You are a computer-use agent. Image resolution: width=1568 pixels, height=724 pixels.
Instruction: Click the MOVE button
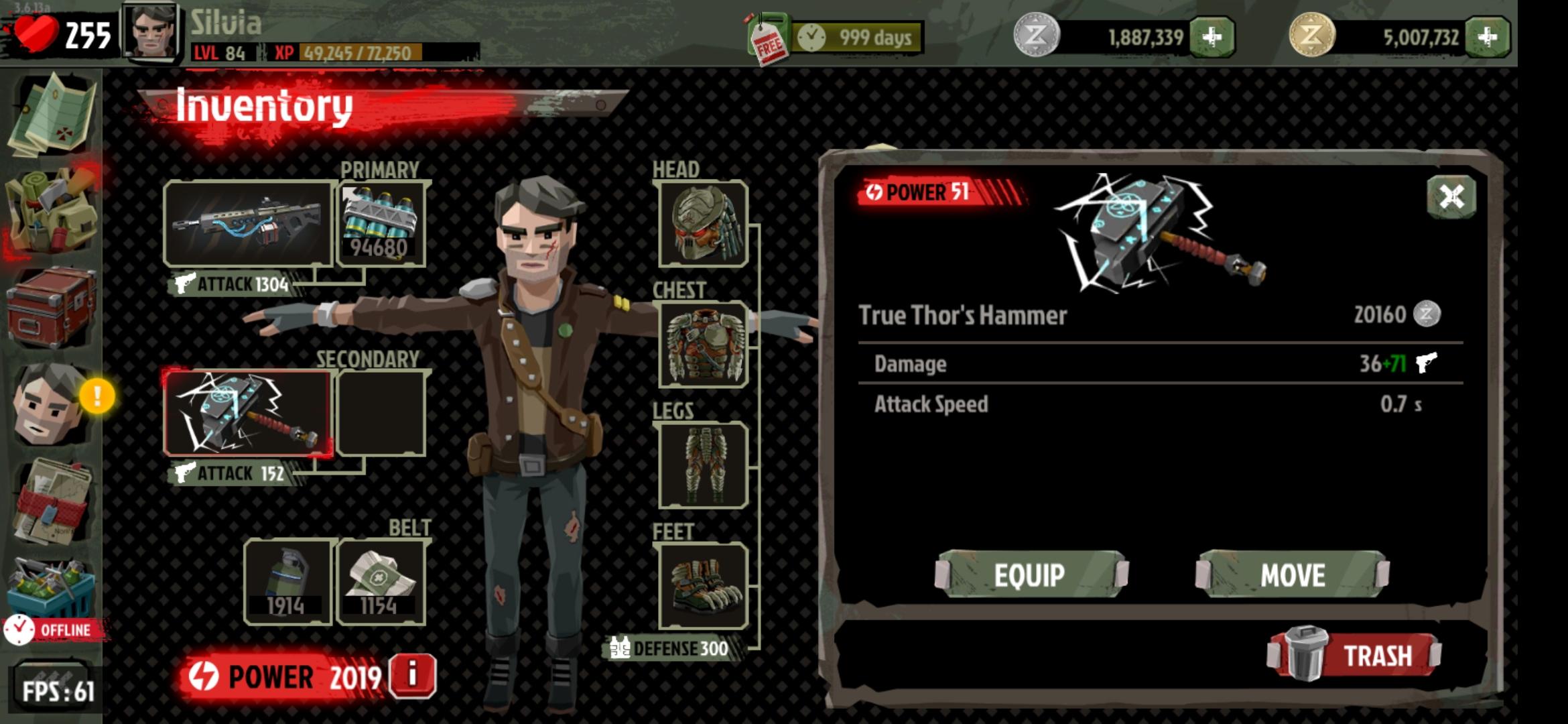(x=1292, y=575)
